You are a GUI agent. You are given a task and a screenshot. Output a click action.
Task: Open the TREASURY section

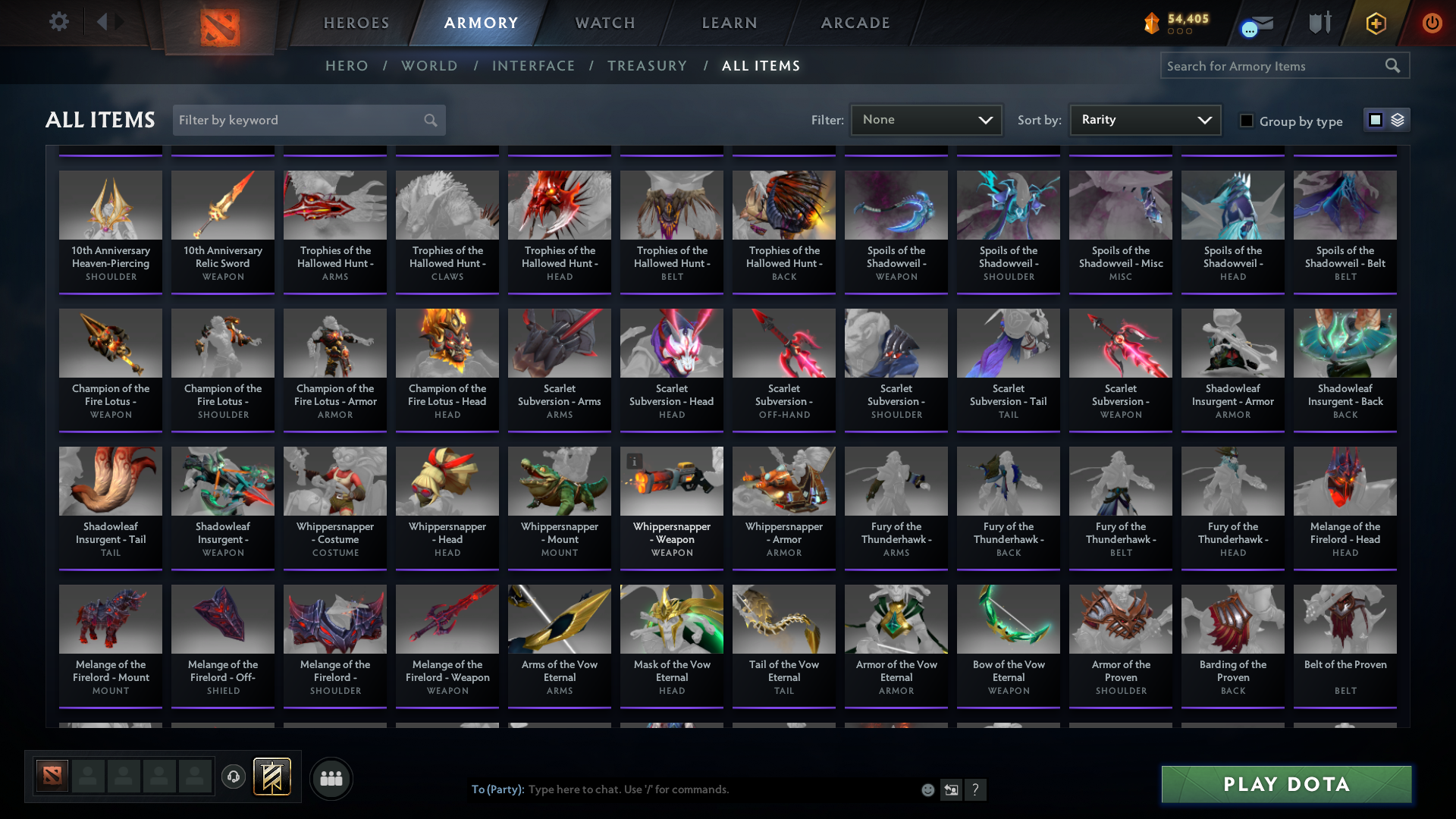(647, 66)
